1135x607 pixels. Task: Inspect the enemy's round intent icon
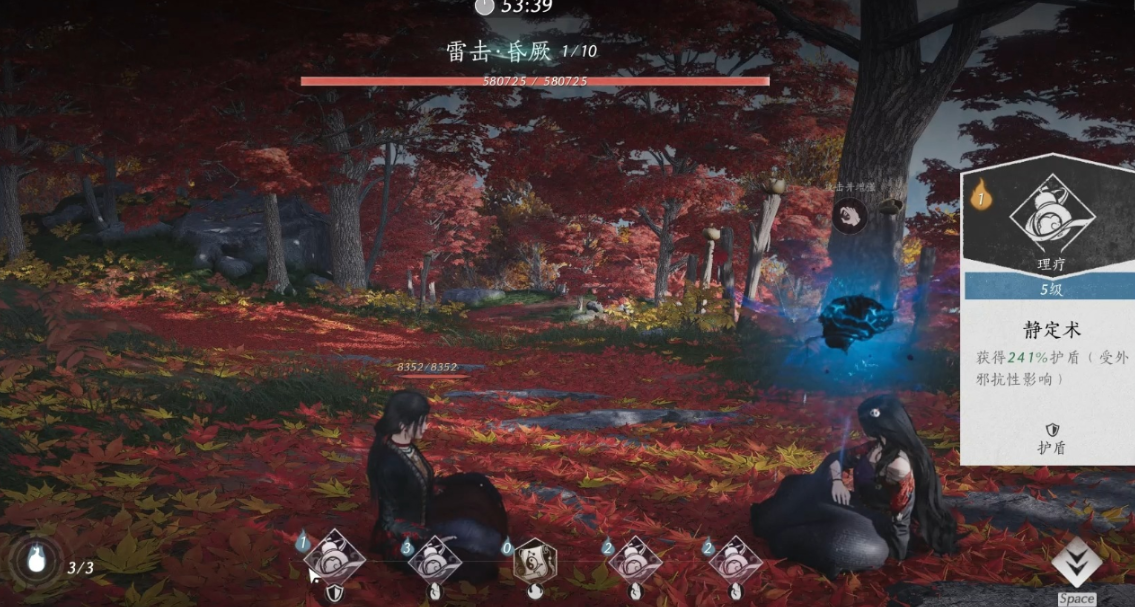[849, 215]
